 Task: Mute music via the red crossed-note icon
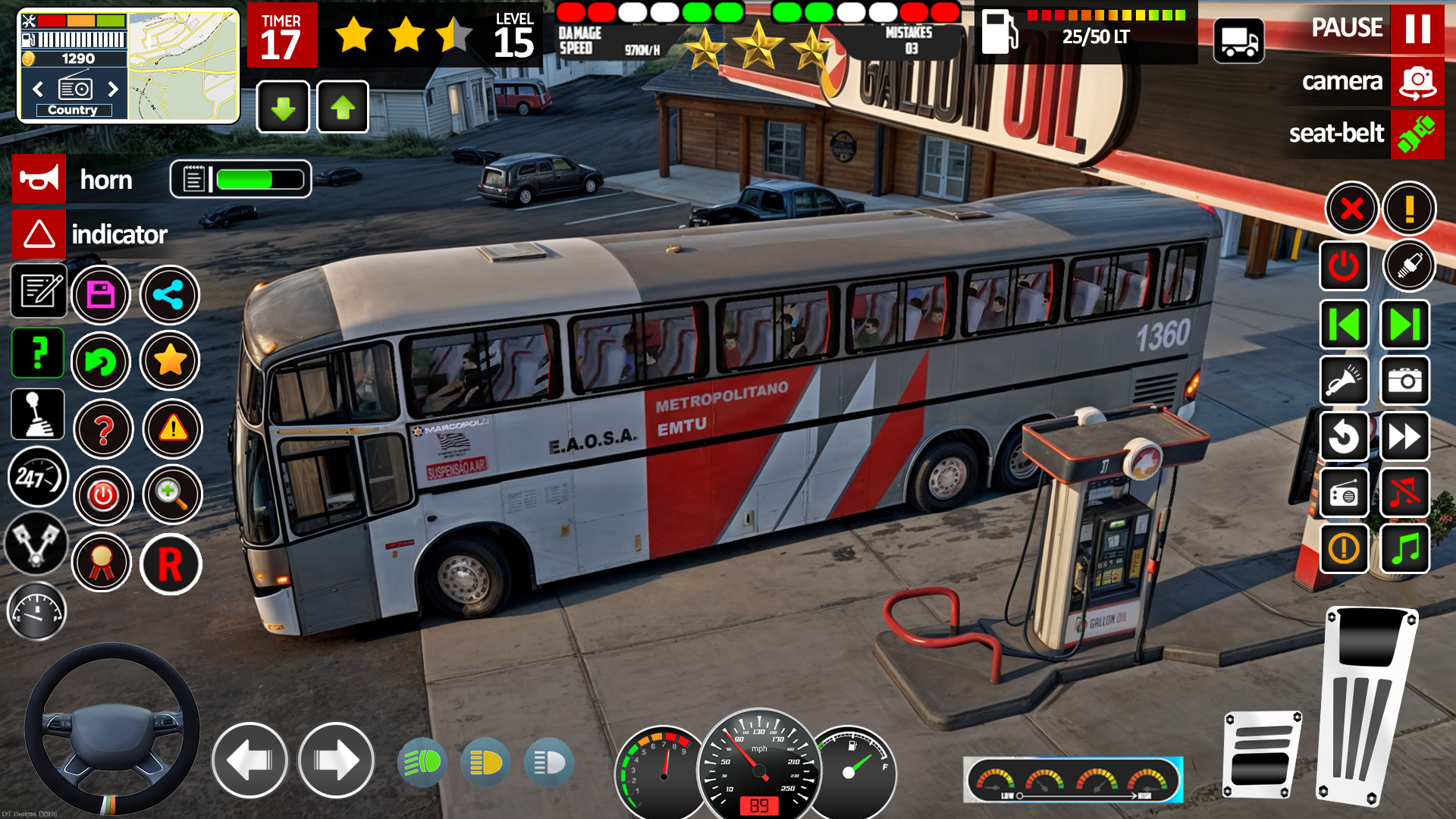1404,493
